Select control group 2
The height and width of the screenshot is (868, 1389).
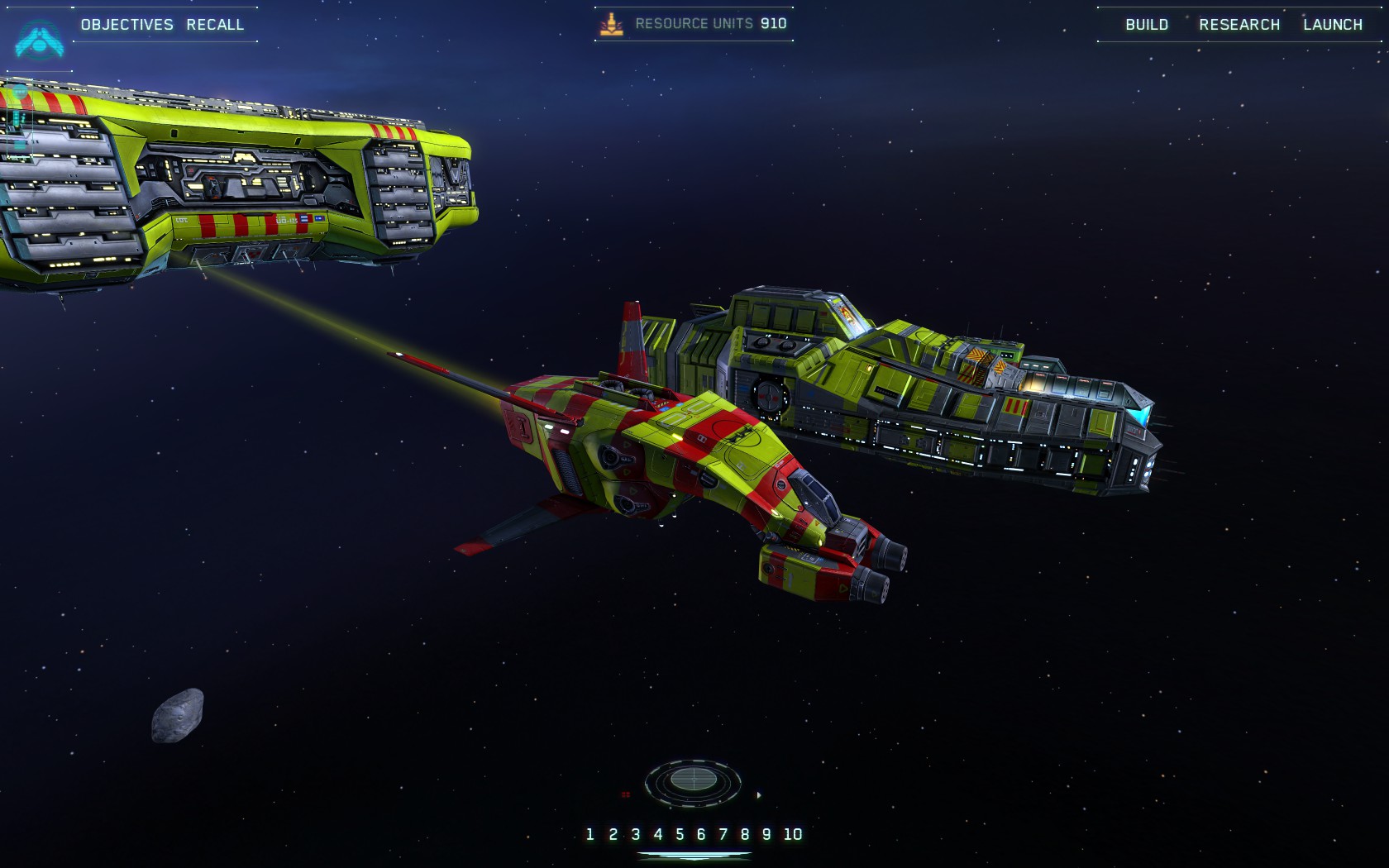pos(613,834)
